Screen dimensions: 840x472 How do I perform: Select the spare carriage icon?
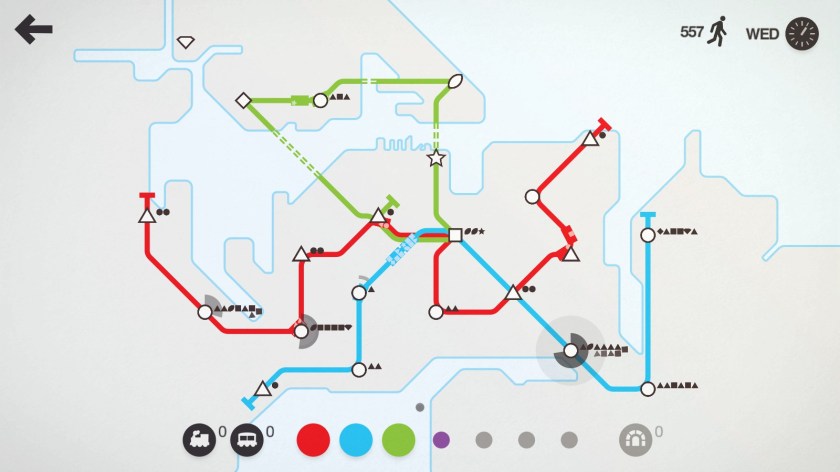point(247,438)
